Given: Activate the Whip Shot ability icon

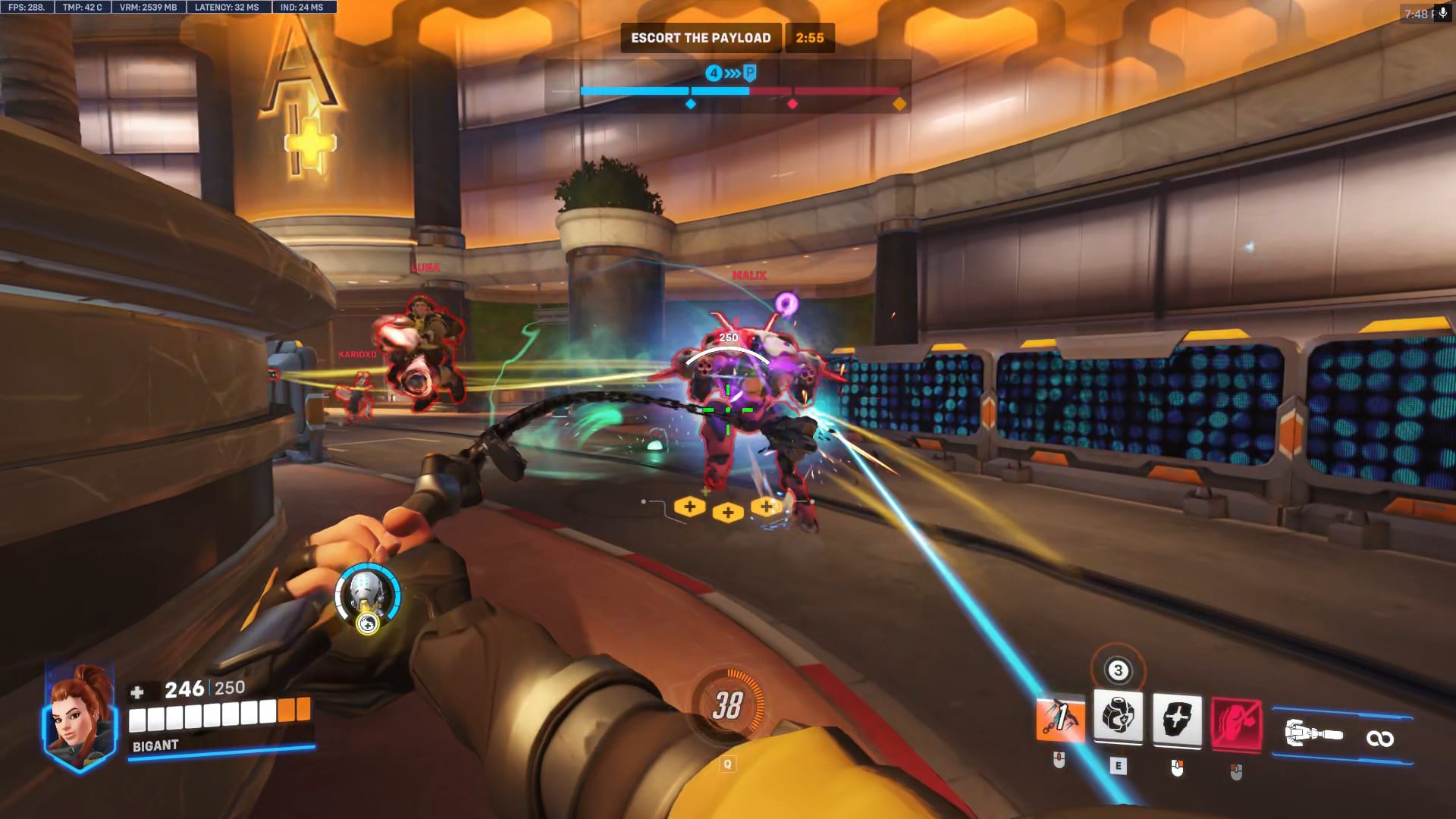Looking at the screenshot, I should 1060,719.
